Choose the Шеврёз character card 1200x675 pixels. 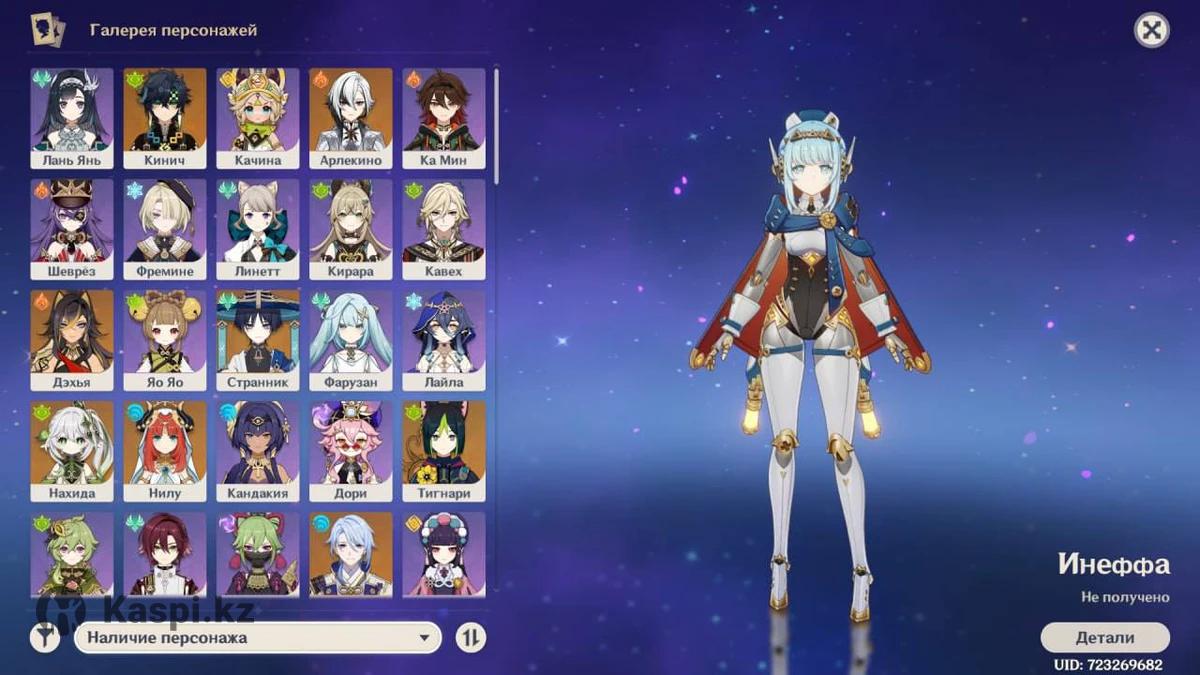pyautogui.click(x=72, y=228)
